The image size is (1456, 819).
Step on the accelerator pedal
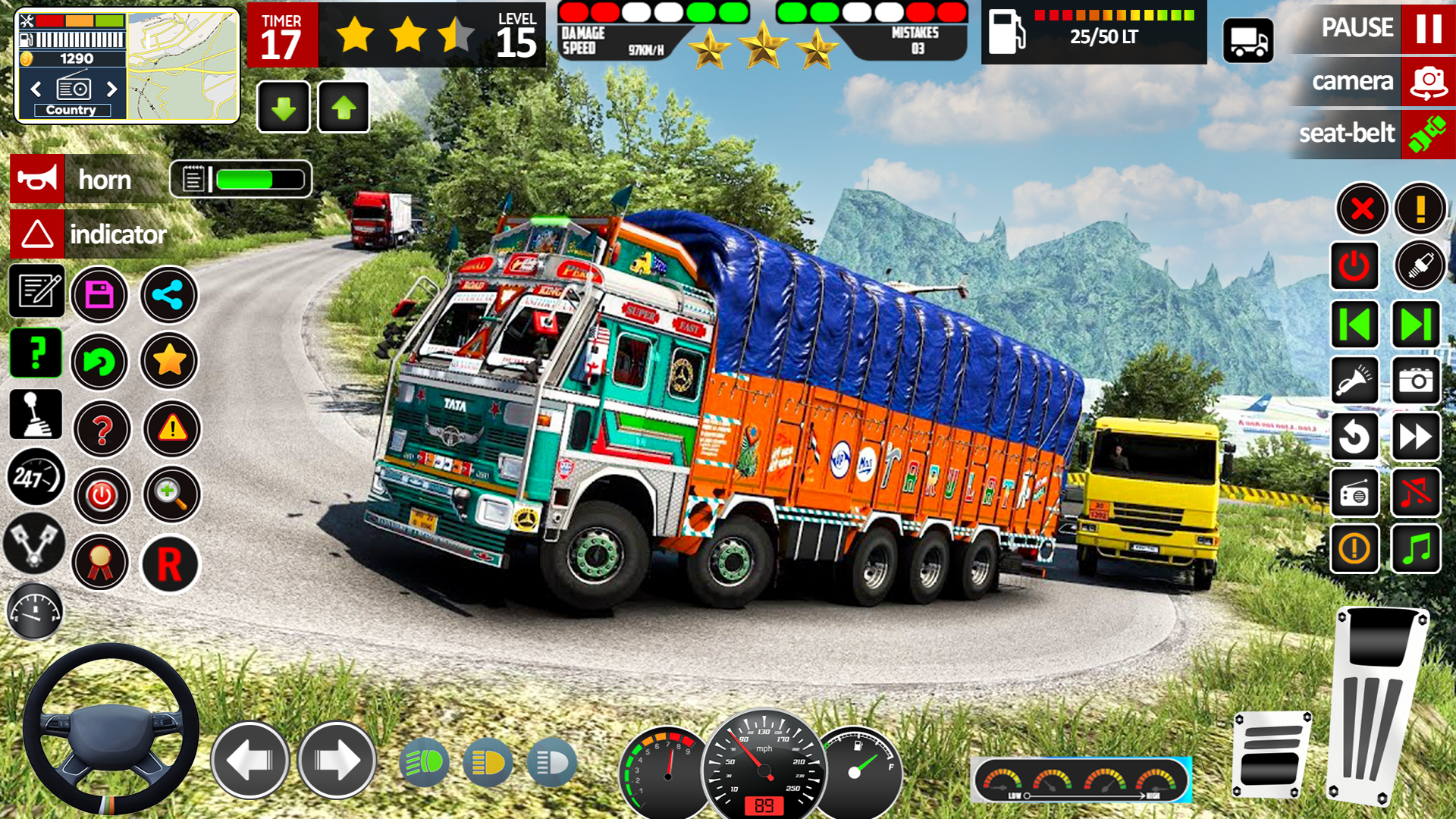(x=1376, y=705)
